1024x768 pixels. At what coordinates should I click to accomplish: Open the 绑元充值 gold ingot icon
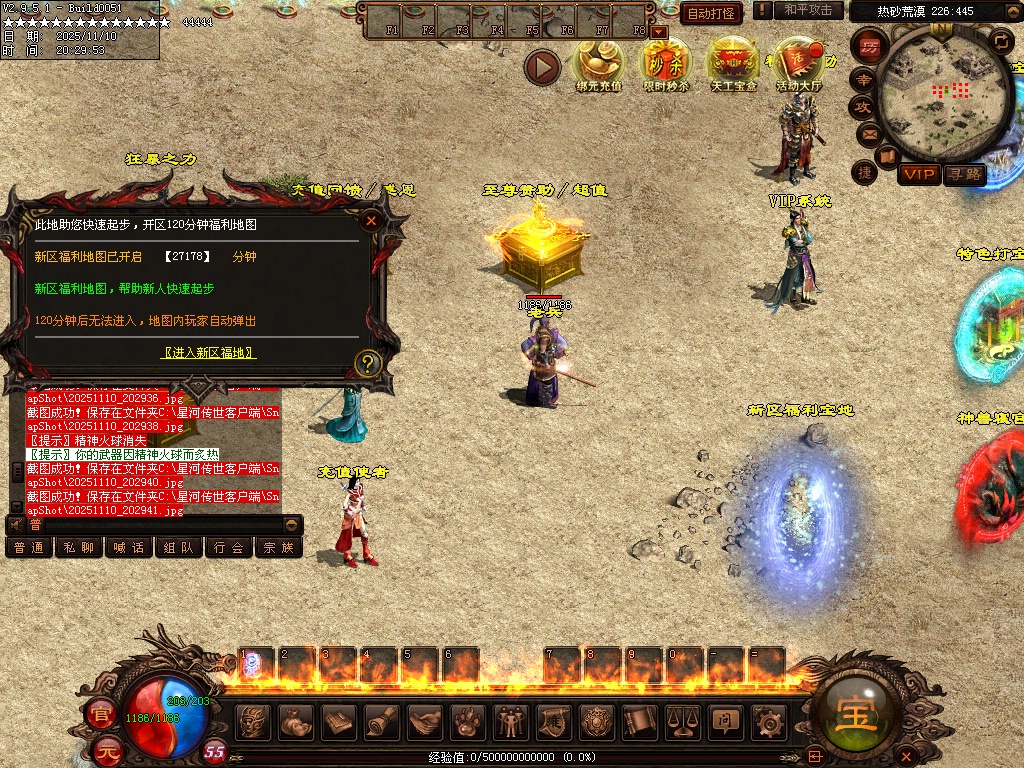[598, 65]
